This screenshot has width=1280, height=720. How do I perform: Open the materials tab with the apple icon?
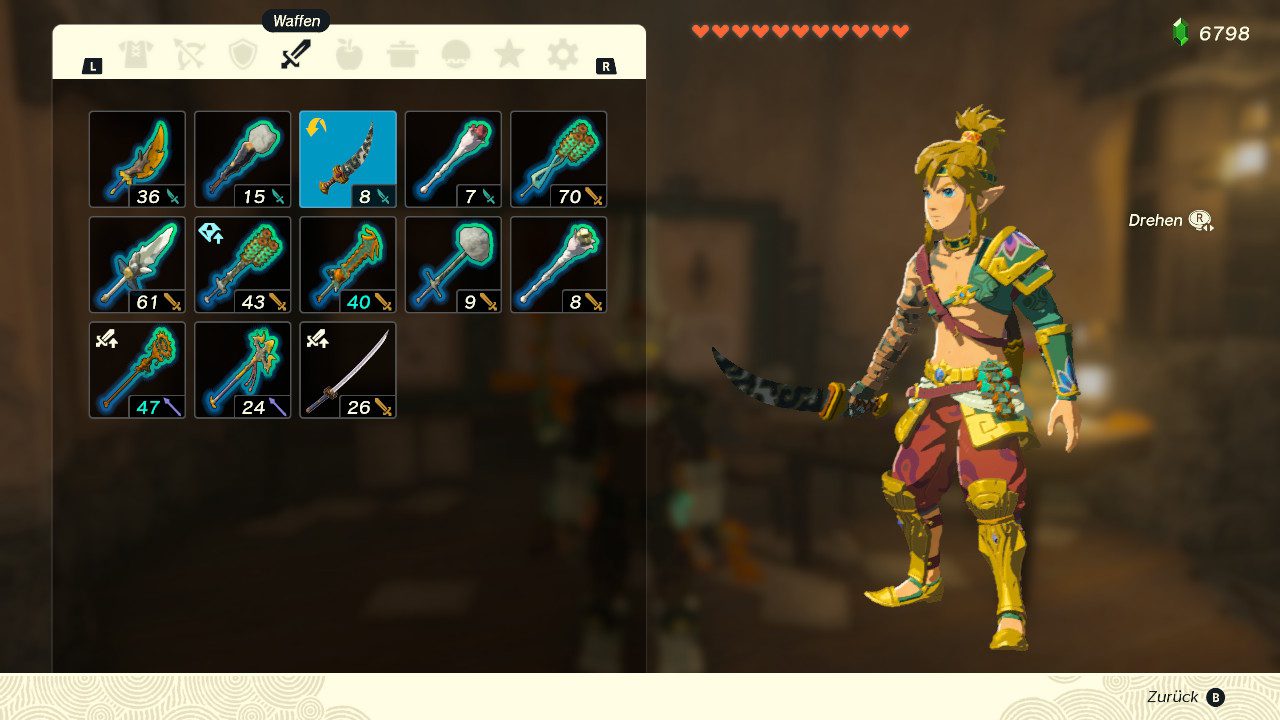pyautogui.click(x=349, y=54)
